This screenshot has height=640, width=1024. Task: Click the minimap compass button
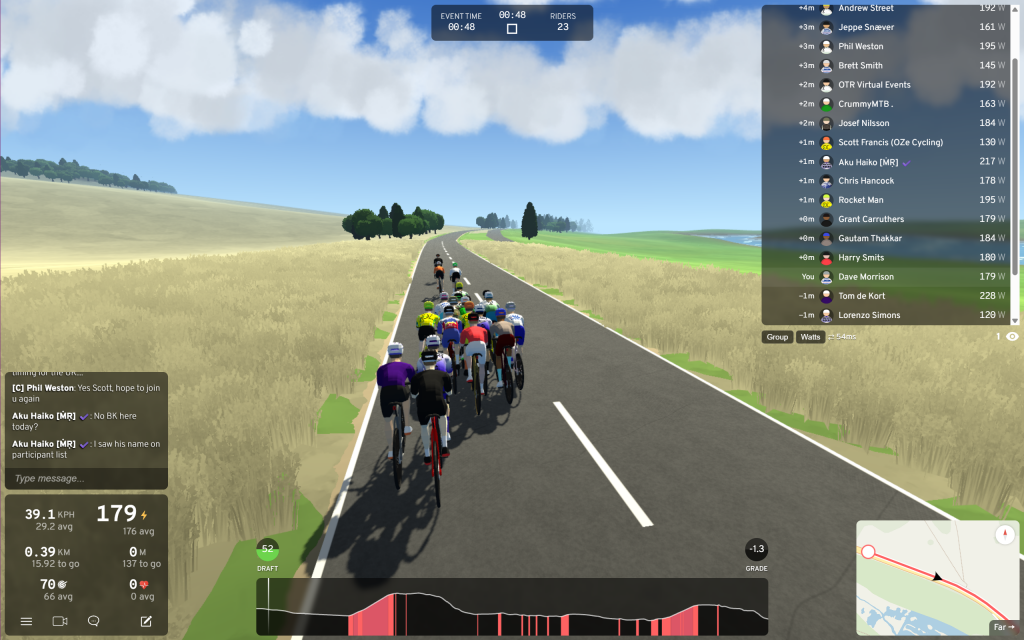click(1004, 535)
